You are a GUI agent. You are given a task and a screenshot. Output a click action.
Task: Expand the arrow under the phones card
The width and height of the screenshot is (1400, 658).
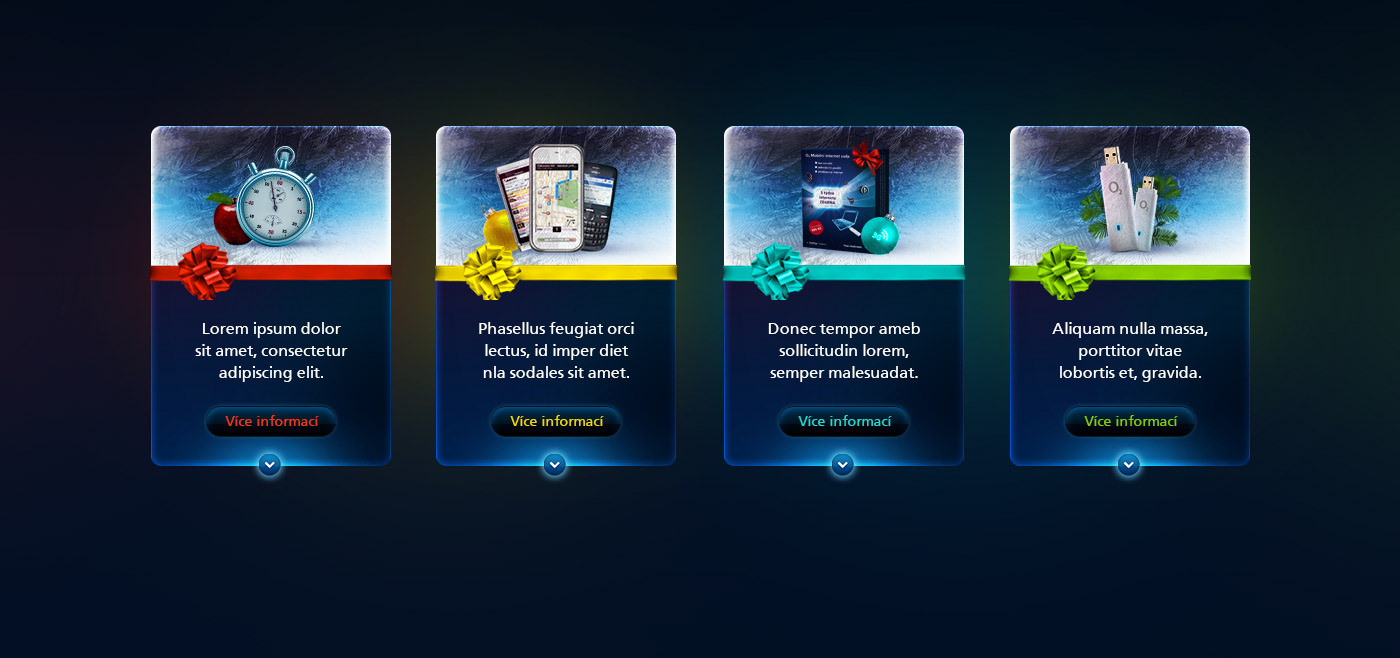pos(555,464)
